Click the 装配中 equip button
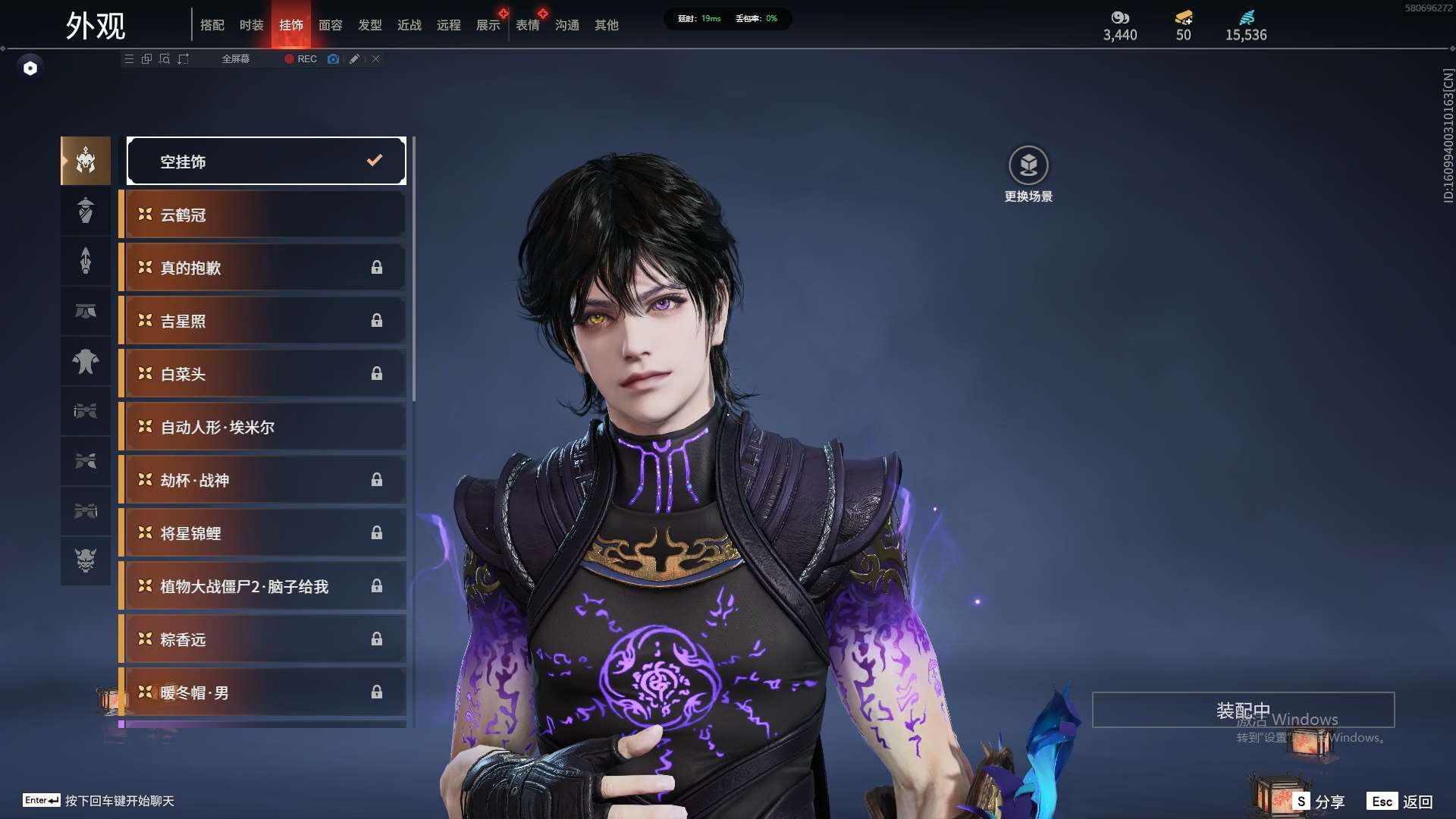 [x=1242, y=710]
